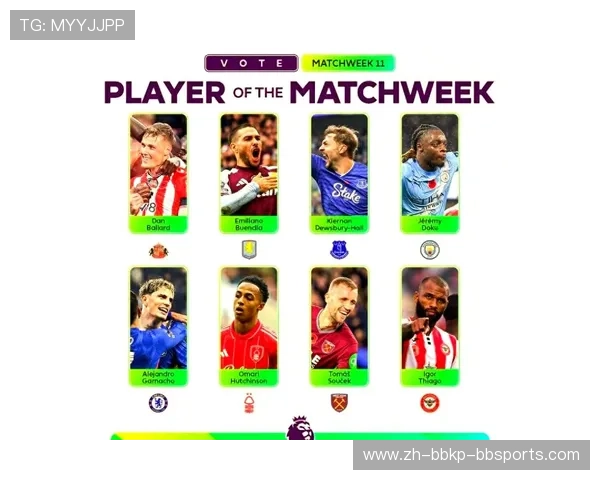Image resolution: width=600 pixels, height=480 pixels.
Task: Click the Premier League lion logo
Action: pos(299,428)
